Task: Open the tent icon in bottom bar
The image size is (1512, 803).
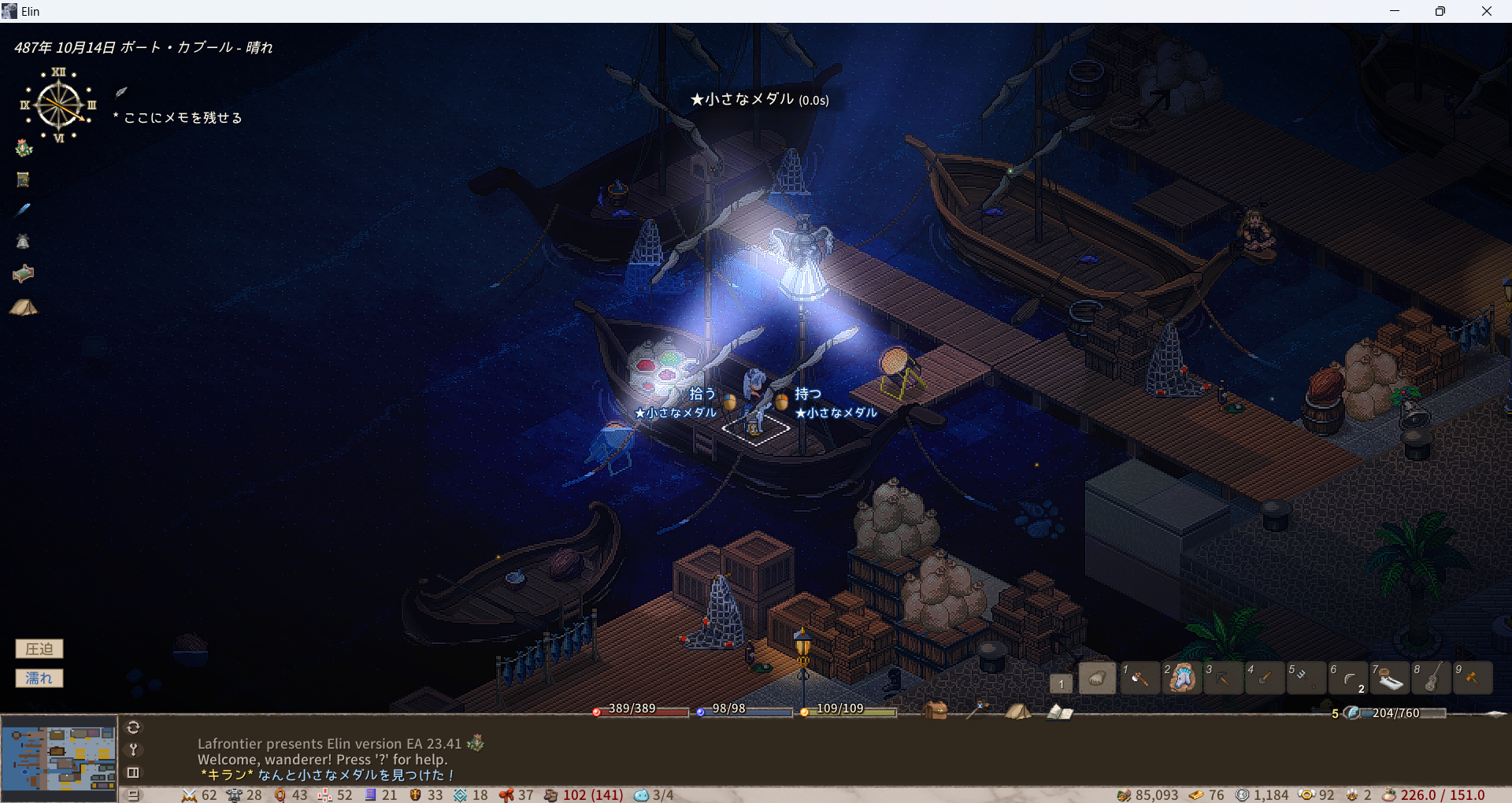Action: tap(1017, 712)
